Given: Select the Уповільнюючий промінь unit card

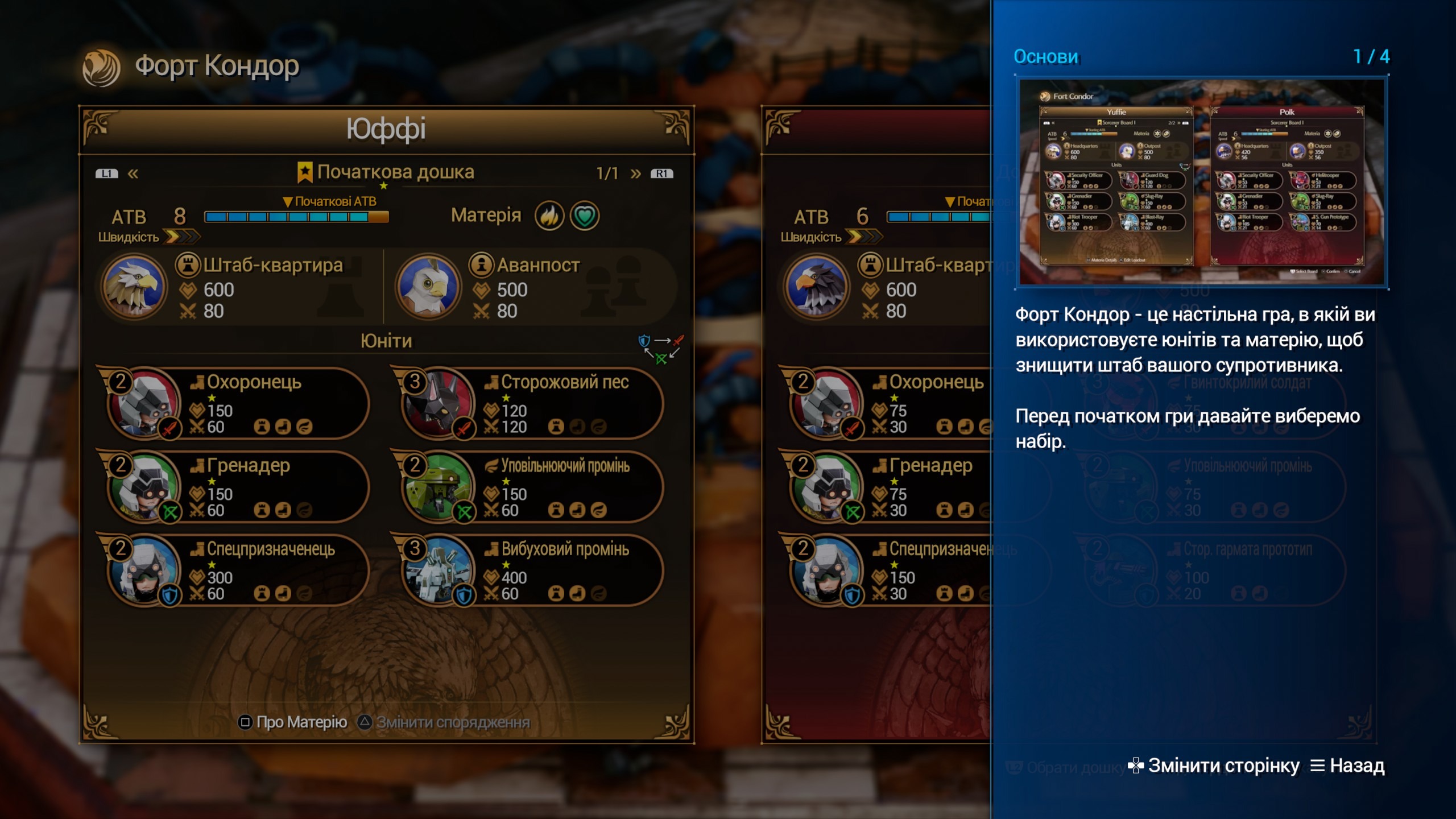Looking at the screenshot, I should [x=532, y=487].
